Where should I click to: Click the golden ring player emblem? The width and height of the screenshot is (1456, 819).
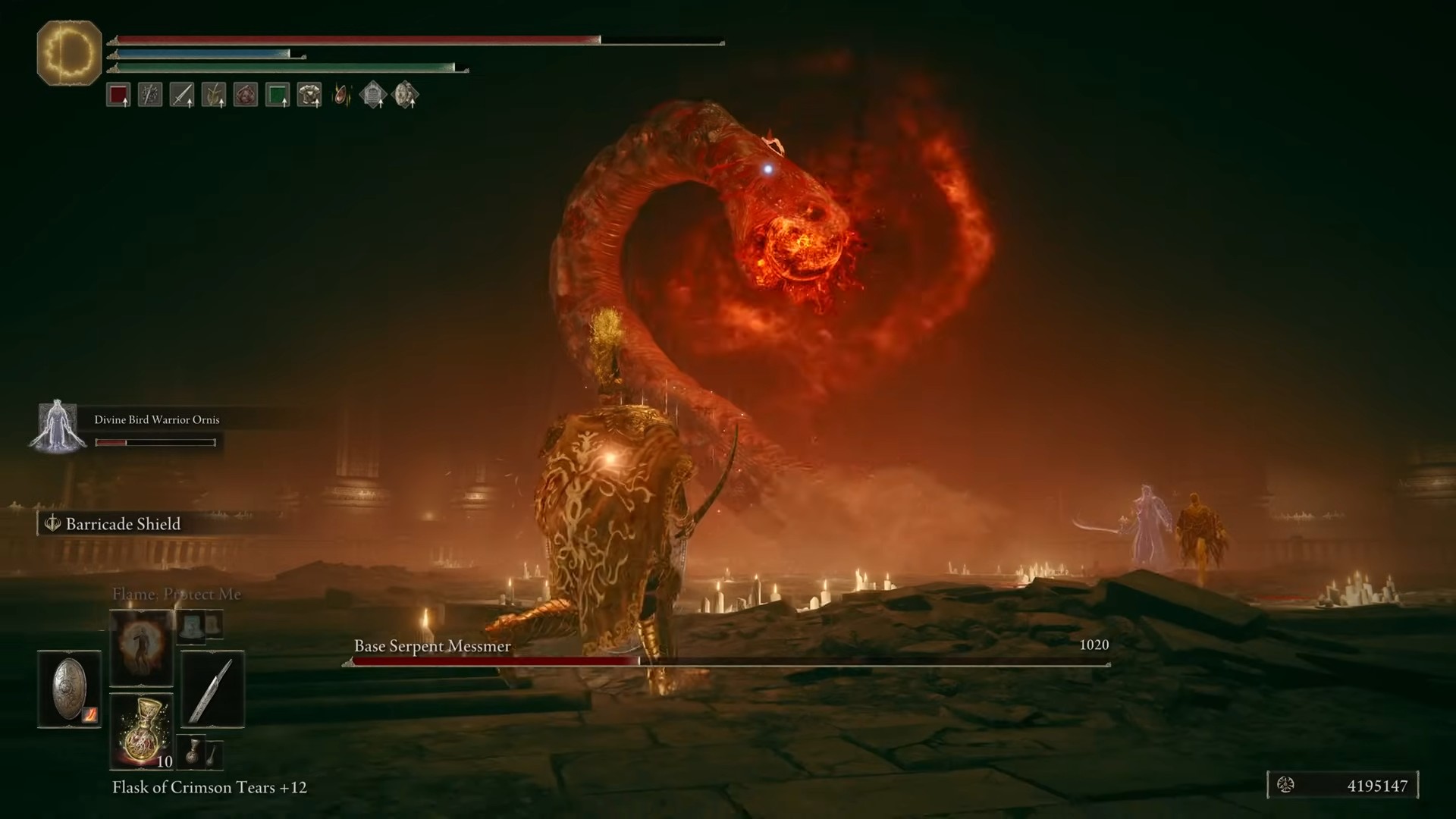pyautogui.click(x=69, y=53)
